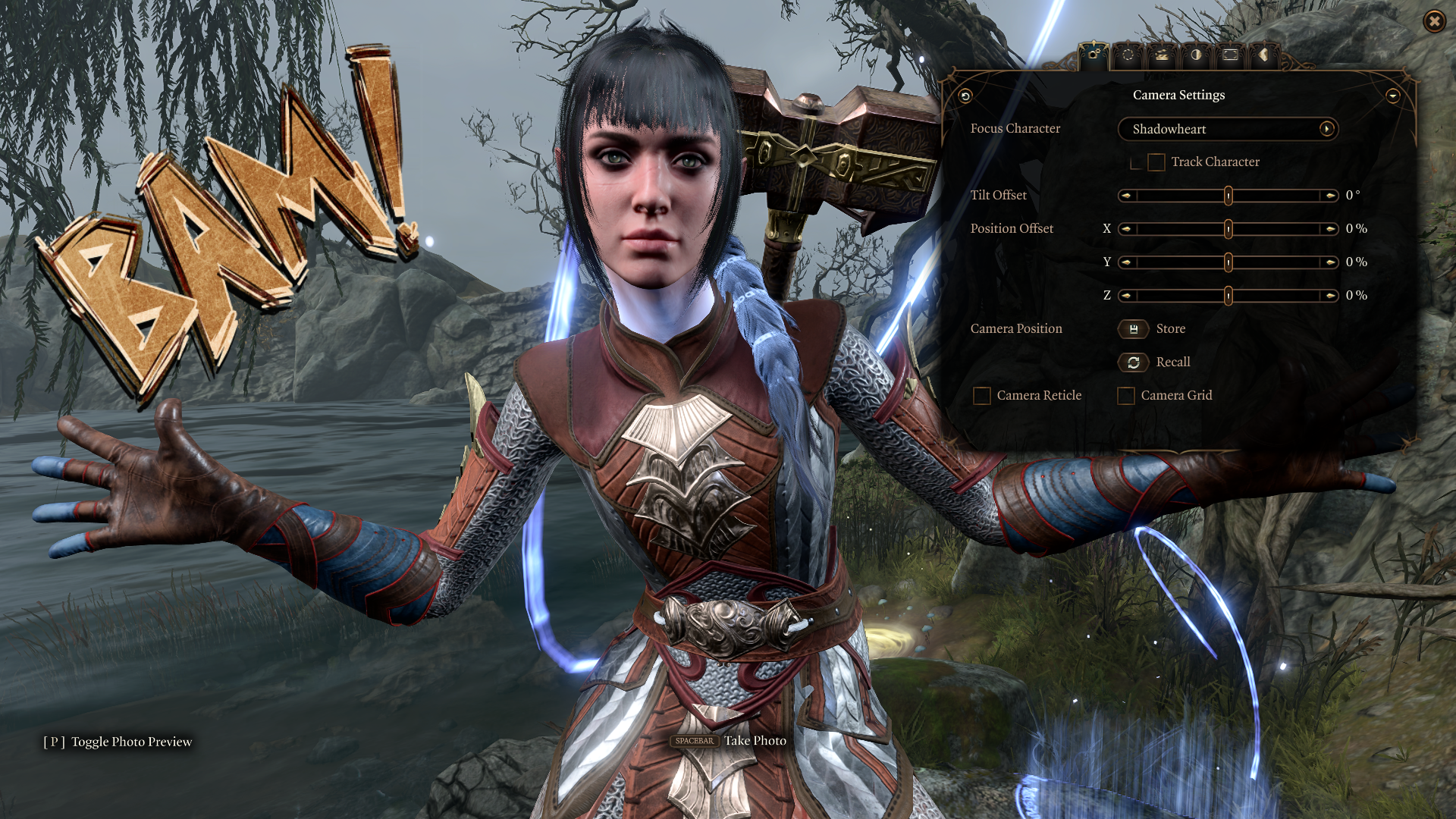Select the active camera settings tab

click(x=1094, y=55)
